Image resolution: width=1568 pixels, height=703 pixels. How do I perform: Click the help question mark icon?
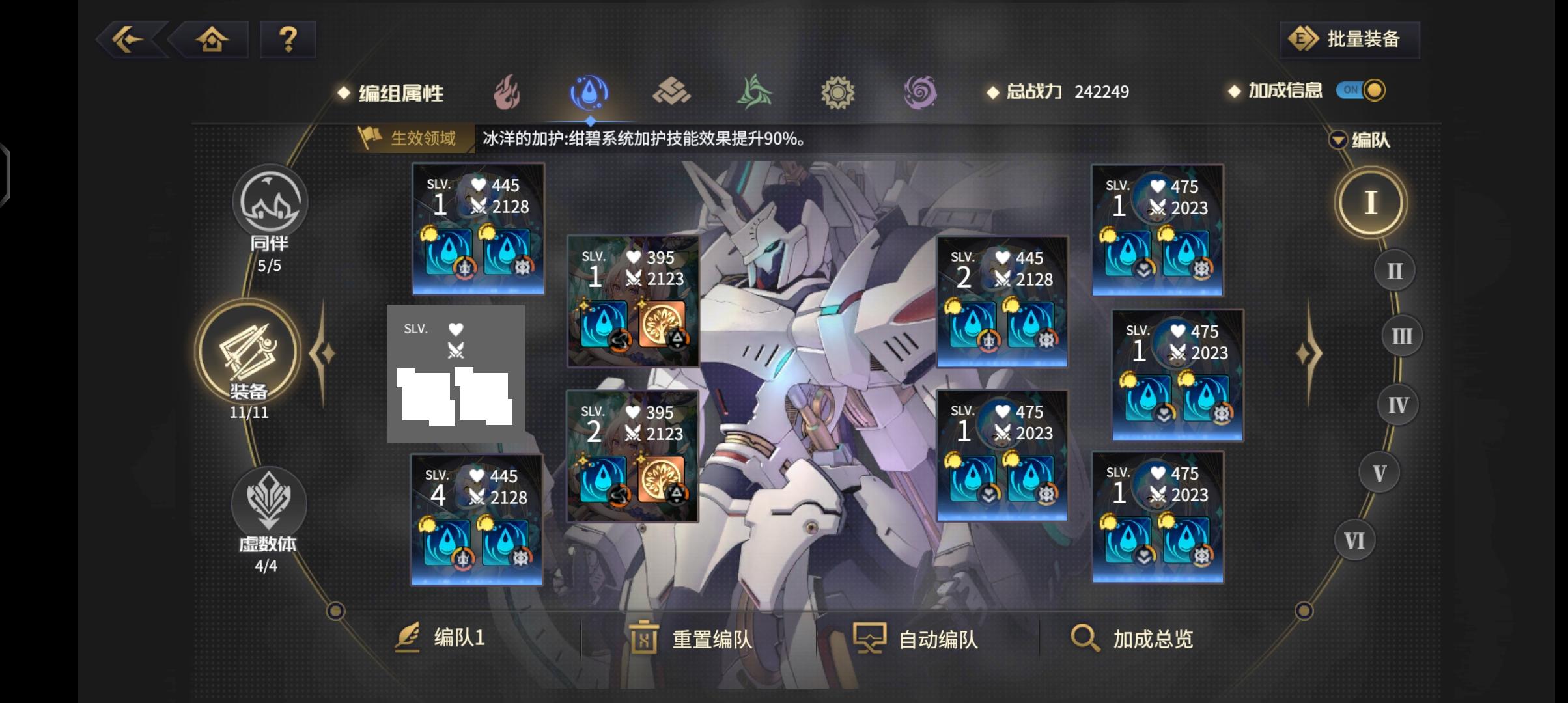pyautogui.click(x=288, y=40)
